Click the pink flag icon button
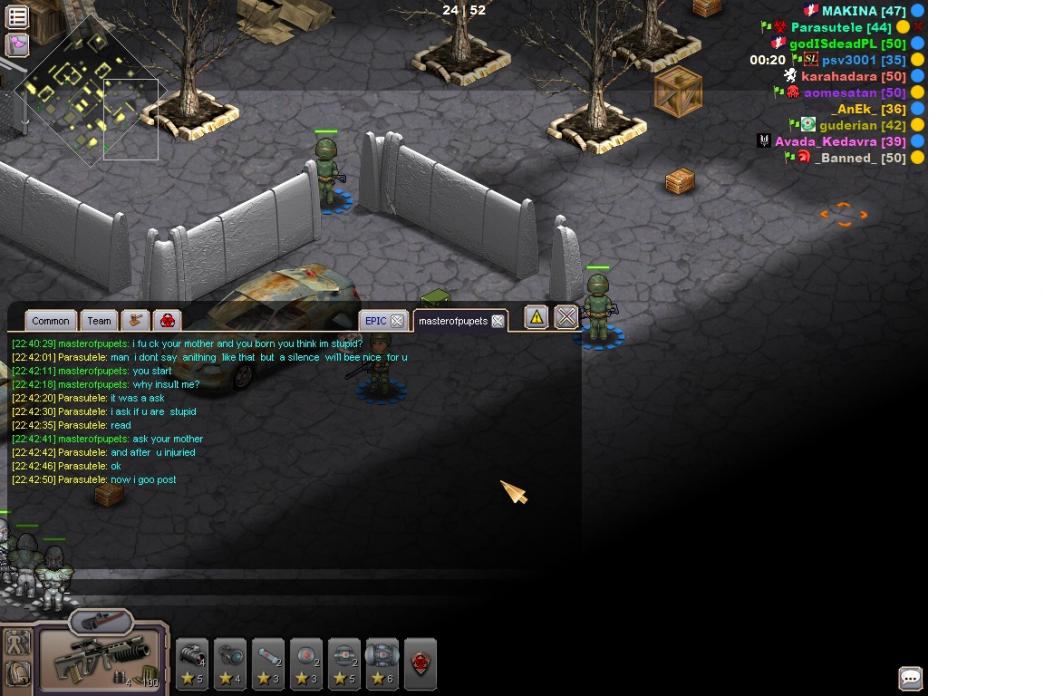Image resolution: width=1044 pixels, height=696 pixels. 17,44
